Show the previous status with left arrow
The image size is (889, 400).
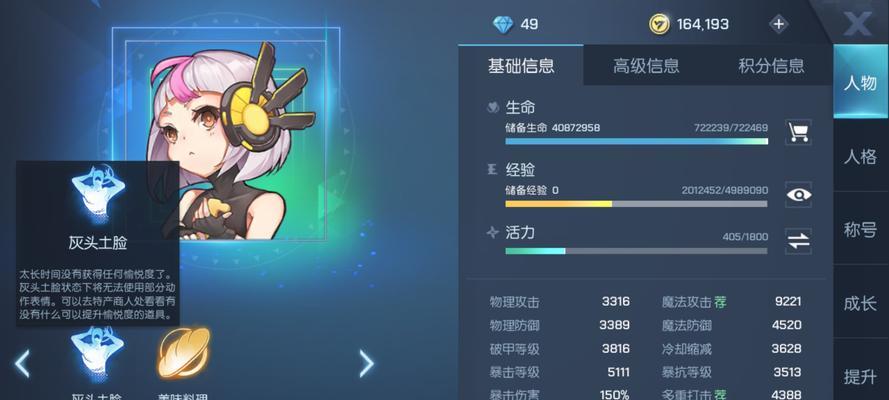pyautogui.click(x=22, y=362)
